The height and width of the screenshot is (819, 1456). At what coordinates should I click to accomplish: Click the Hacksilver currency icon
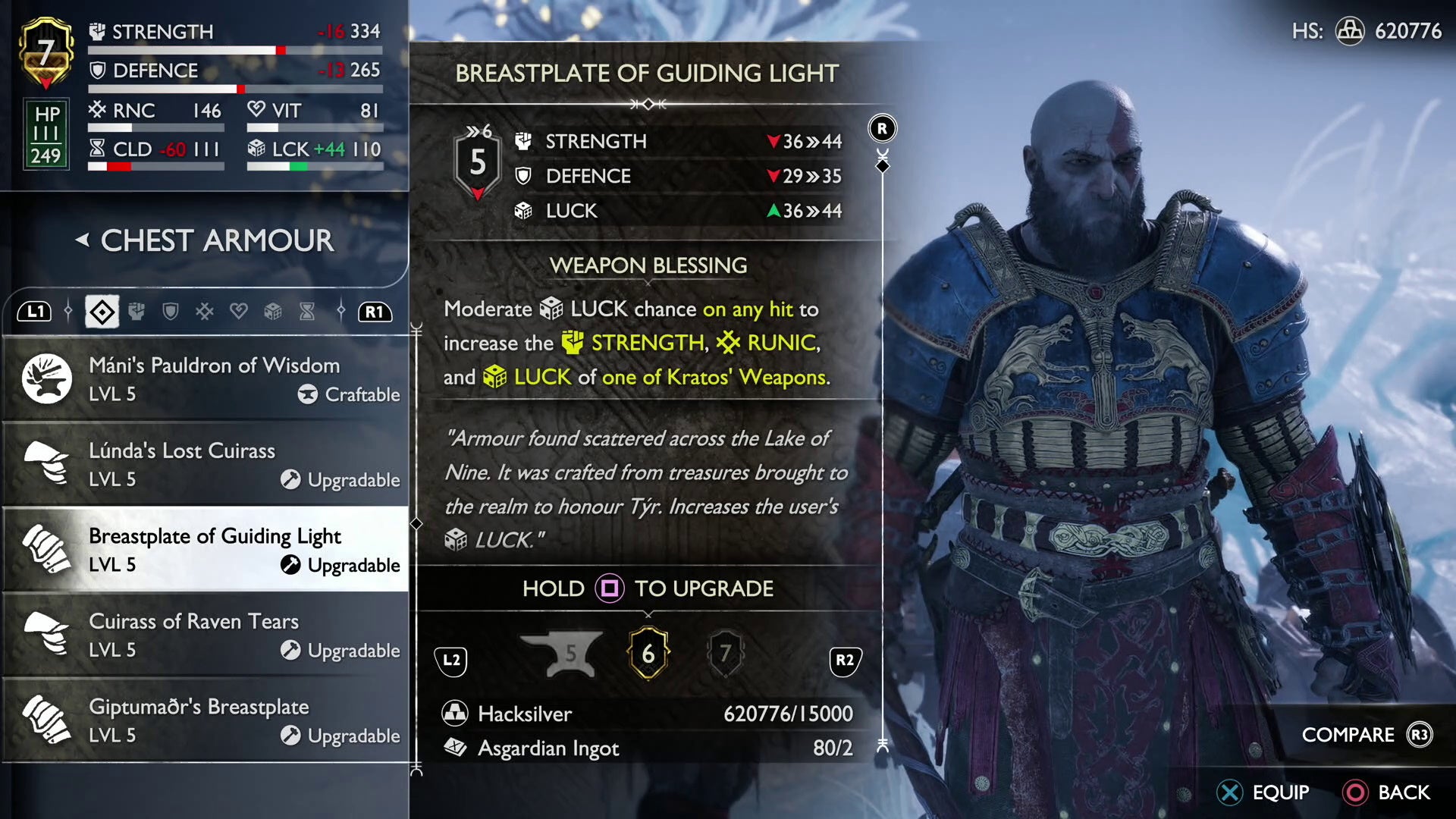455,714
